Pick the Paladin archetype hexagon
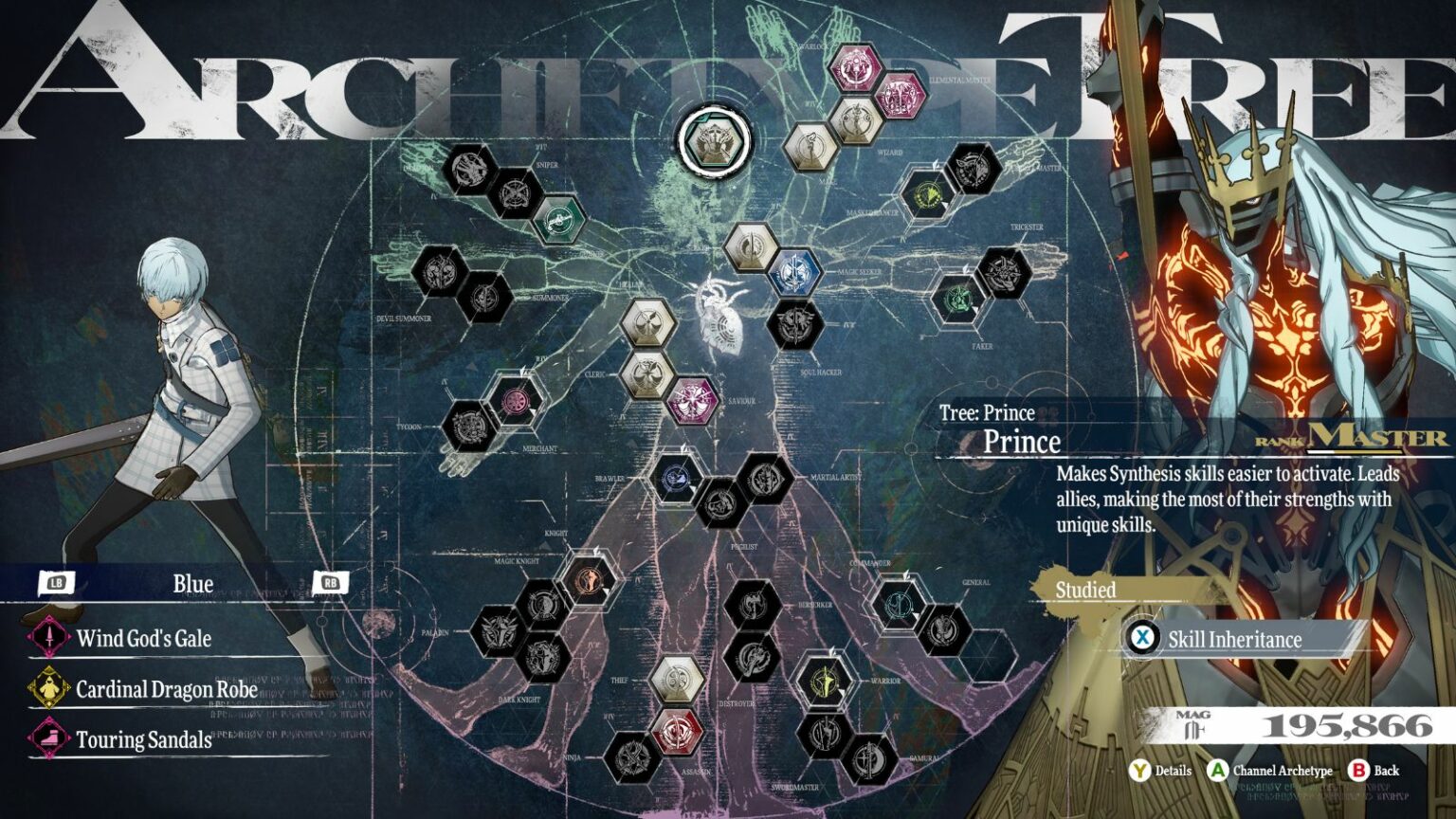The image size is (1456, 819). tap(499, 631)
